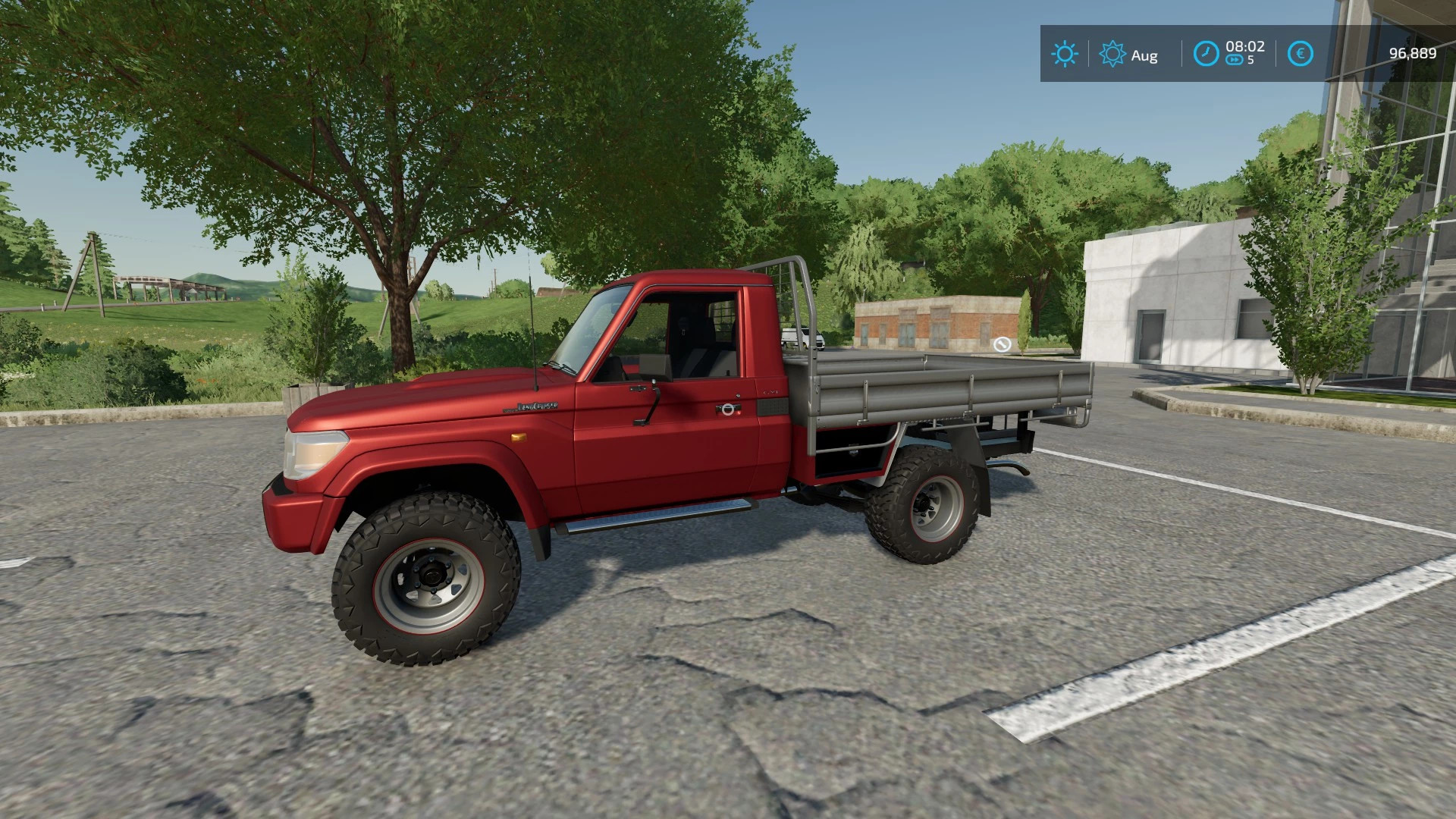The height and width of the screenshot is (819, 1456).
Task: Select the August season indicator icon
Action: pyautogui.click(x=1112, y=54)
